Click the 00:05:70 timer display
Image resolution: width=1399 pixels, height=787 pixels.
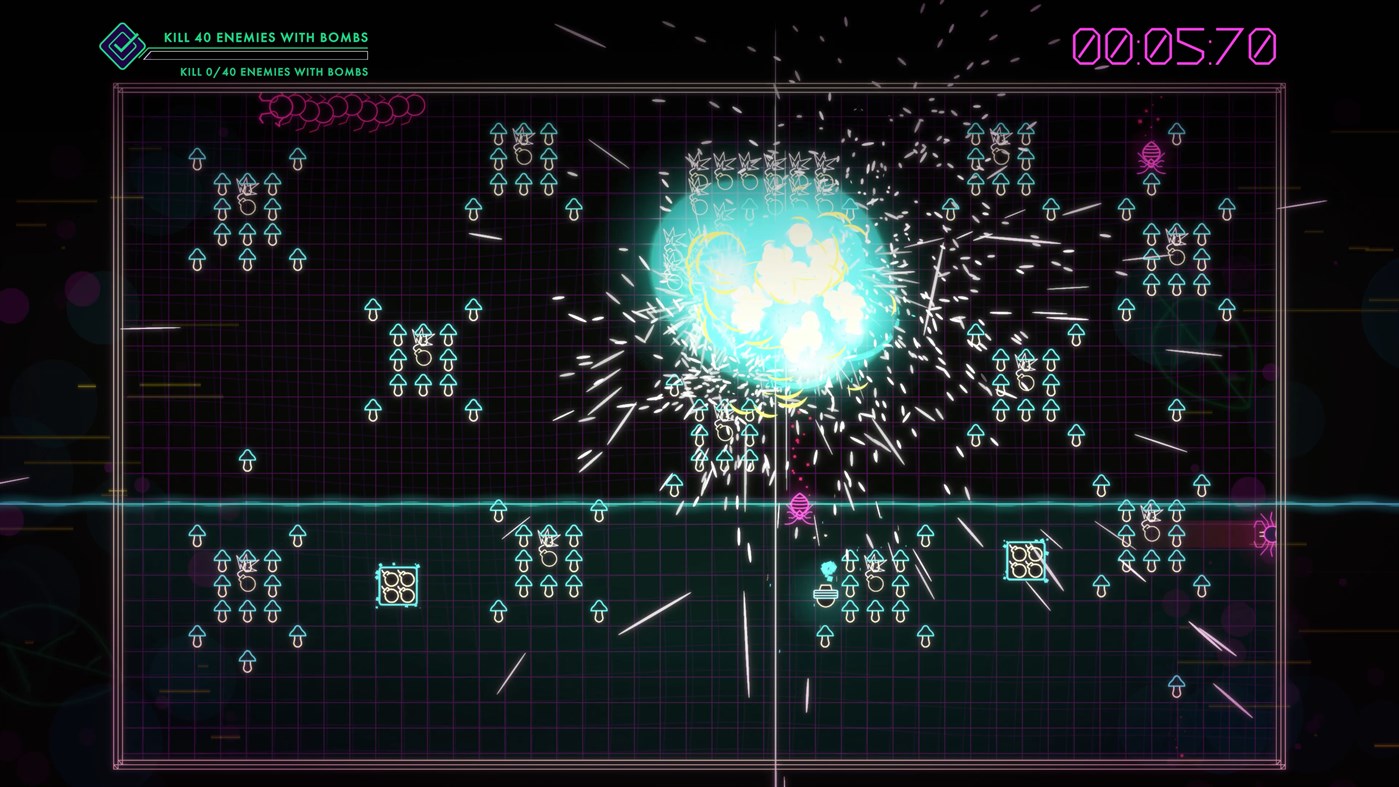tap(1174, 45)
